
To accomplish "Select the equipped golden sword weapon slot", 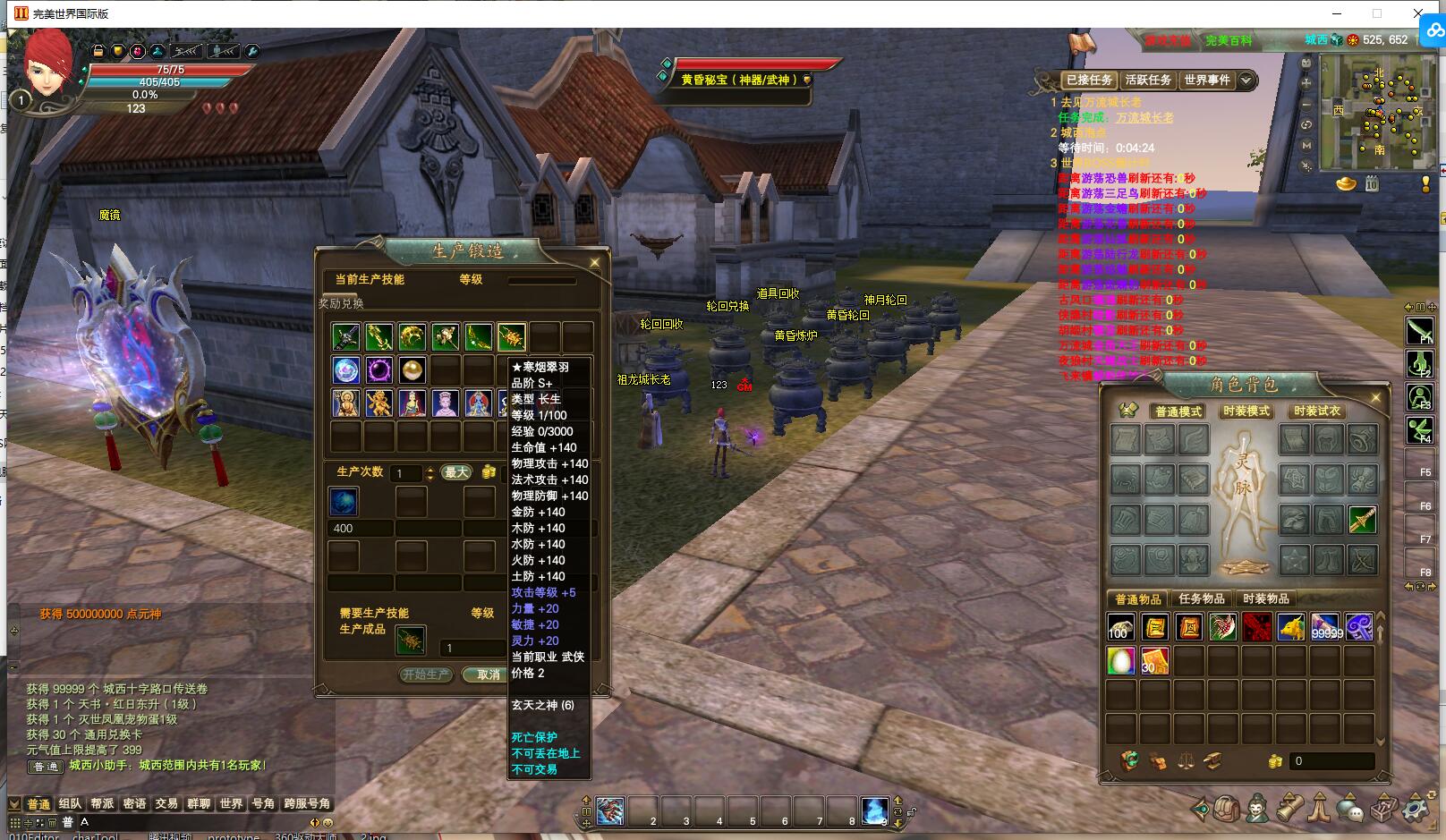I will click(x=1362, y=520).
